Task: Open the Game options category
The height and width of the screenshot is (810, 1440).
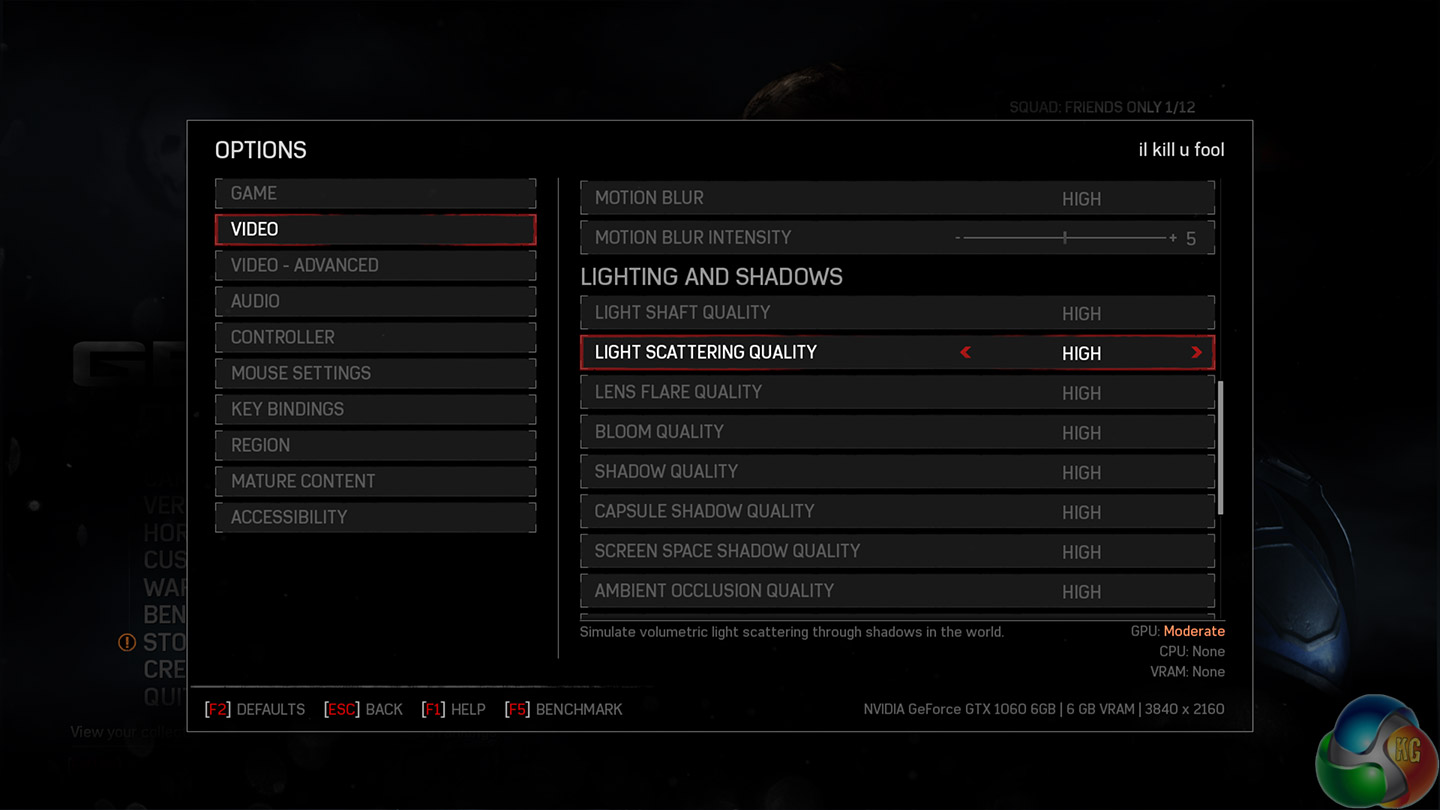Action: [x=375, y=193]
